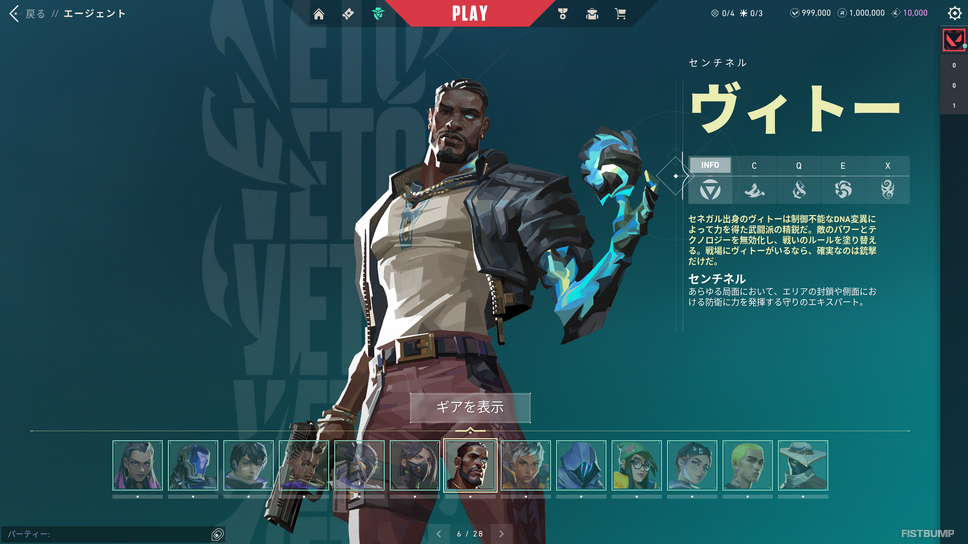Image resolution: width=968 pixels, height=544 pixels.
Task: Open the settings gear
Action: pyautogui.click(x=954, y=14)
